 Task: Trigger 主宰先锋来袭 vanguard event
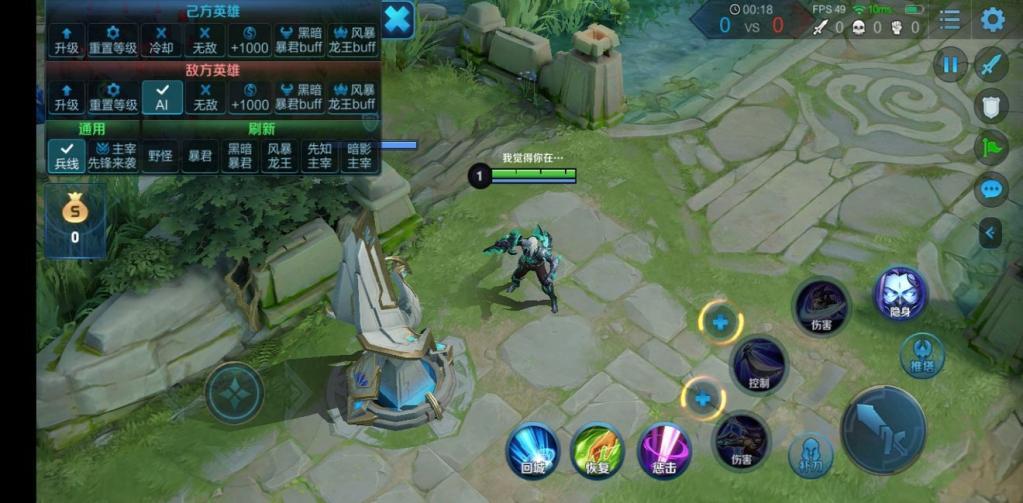click(x=113, y=155)
